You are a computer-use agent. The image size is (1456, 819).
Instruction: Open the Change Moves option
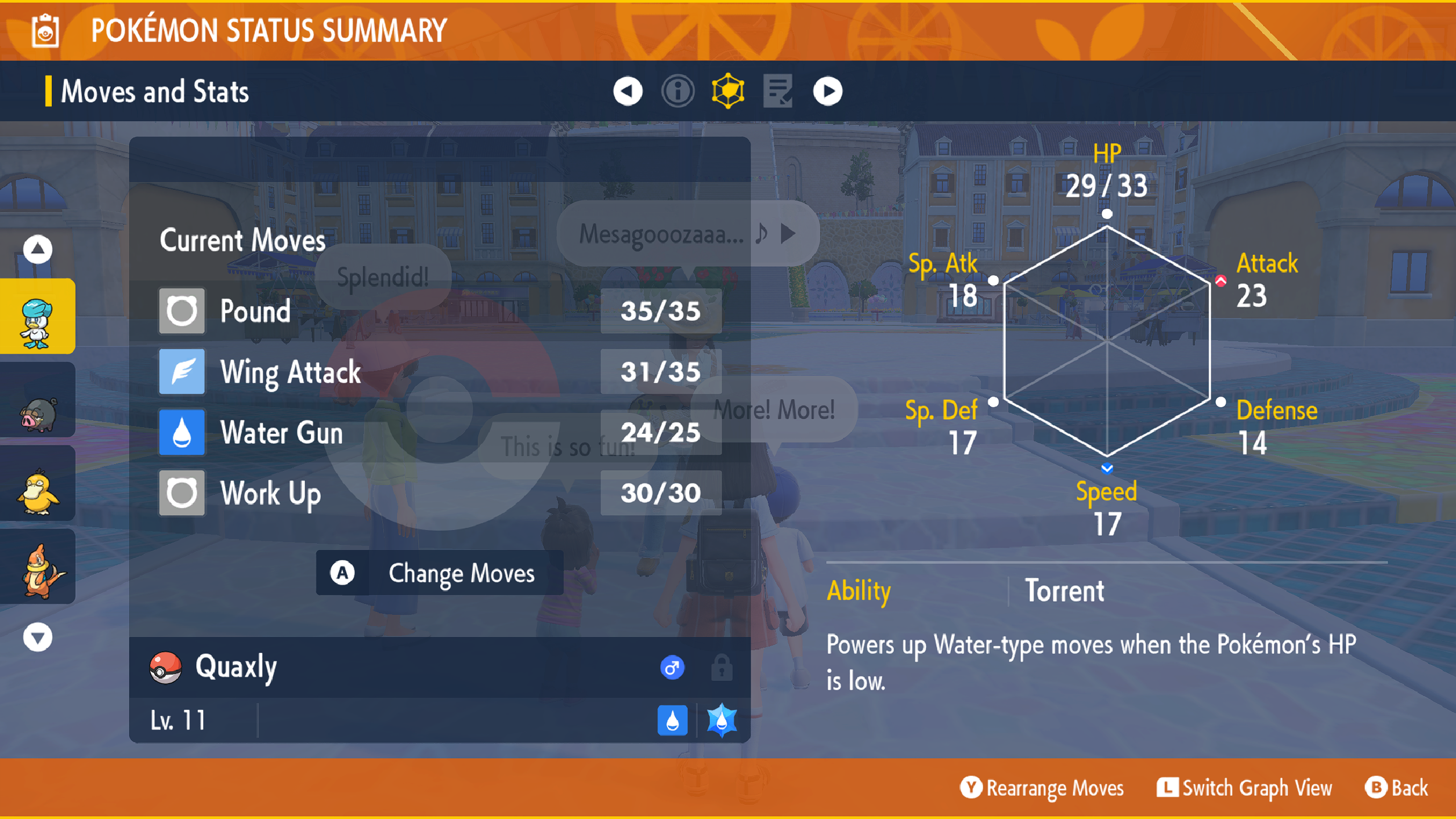(x=439, y=573)
